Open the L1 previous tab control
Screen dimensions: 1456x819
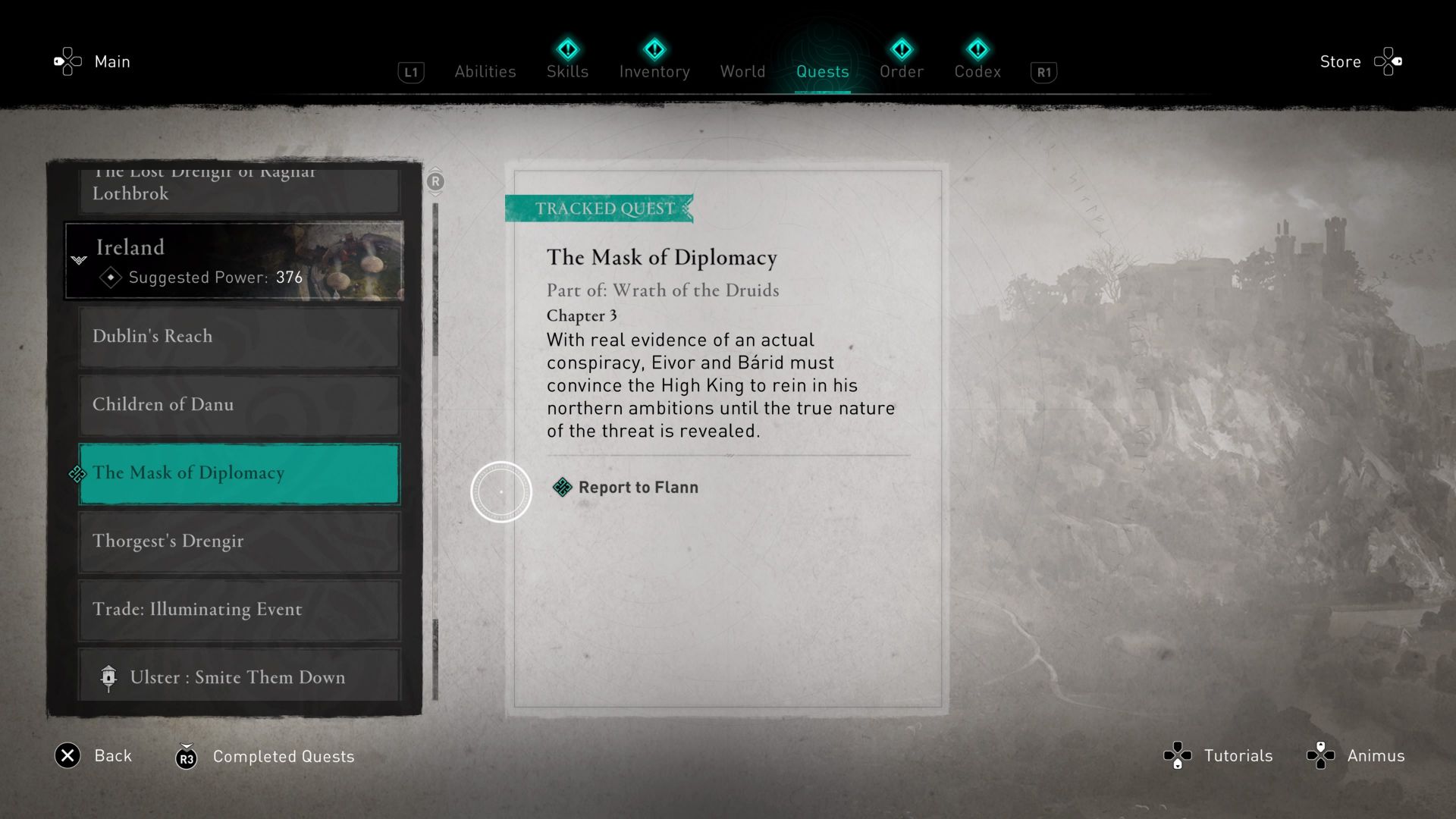pyautogui.click(x=411, y=71)
